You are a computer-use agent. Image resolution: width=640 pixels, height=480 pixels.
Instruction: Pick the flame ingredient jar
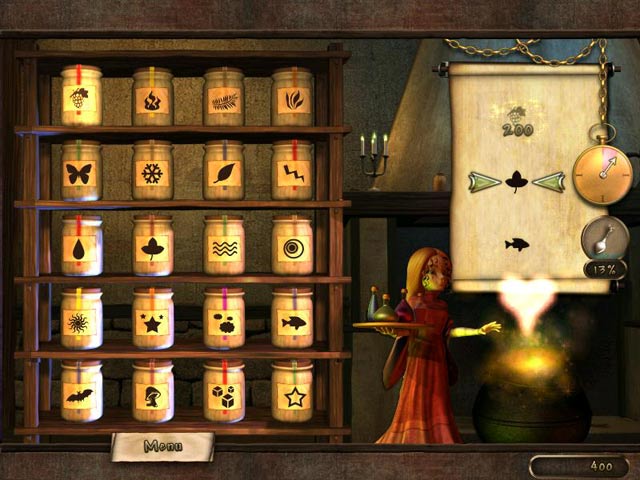click(152, 100)
